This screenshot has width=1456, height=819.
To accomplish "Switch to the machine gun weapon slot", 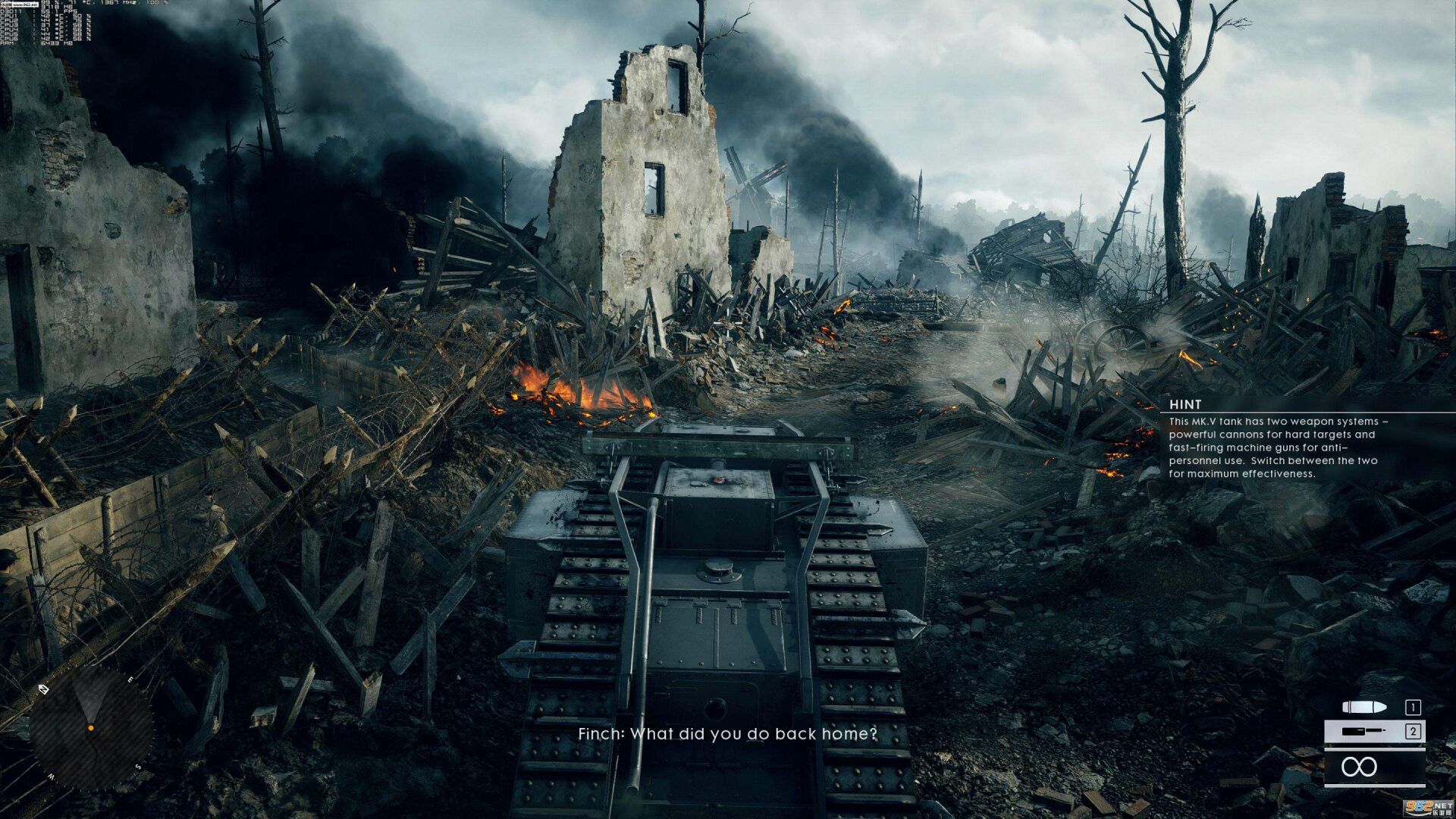I will pos(1373,732).
